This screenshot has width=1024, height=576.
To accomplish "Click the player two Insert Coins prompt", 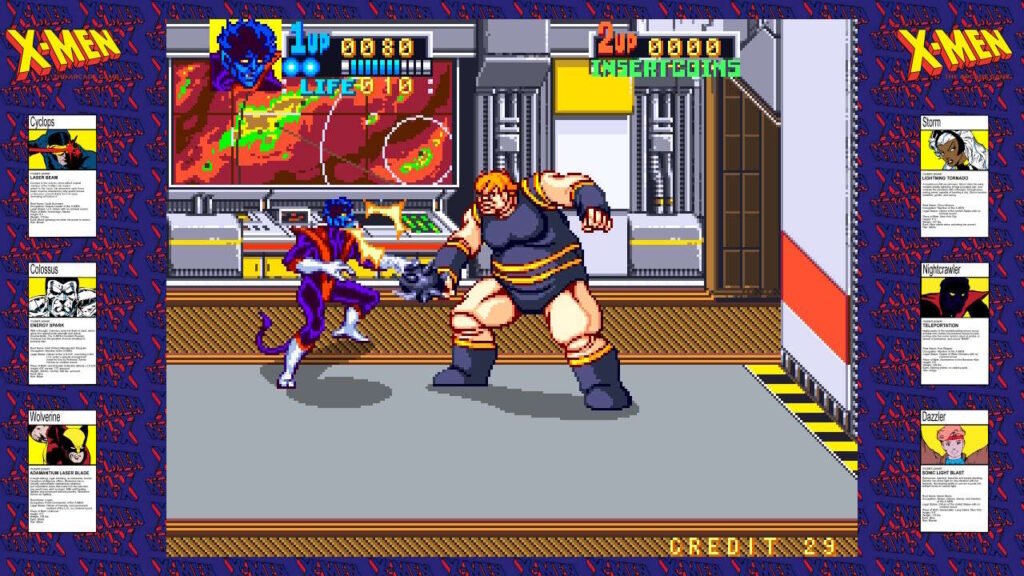I will point(665,69).
